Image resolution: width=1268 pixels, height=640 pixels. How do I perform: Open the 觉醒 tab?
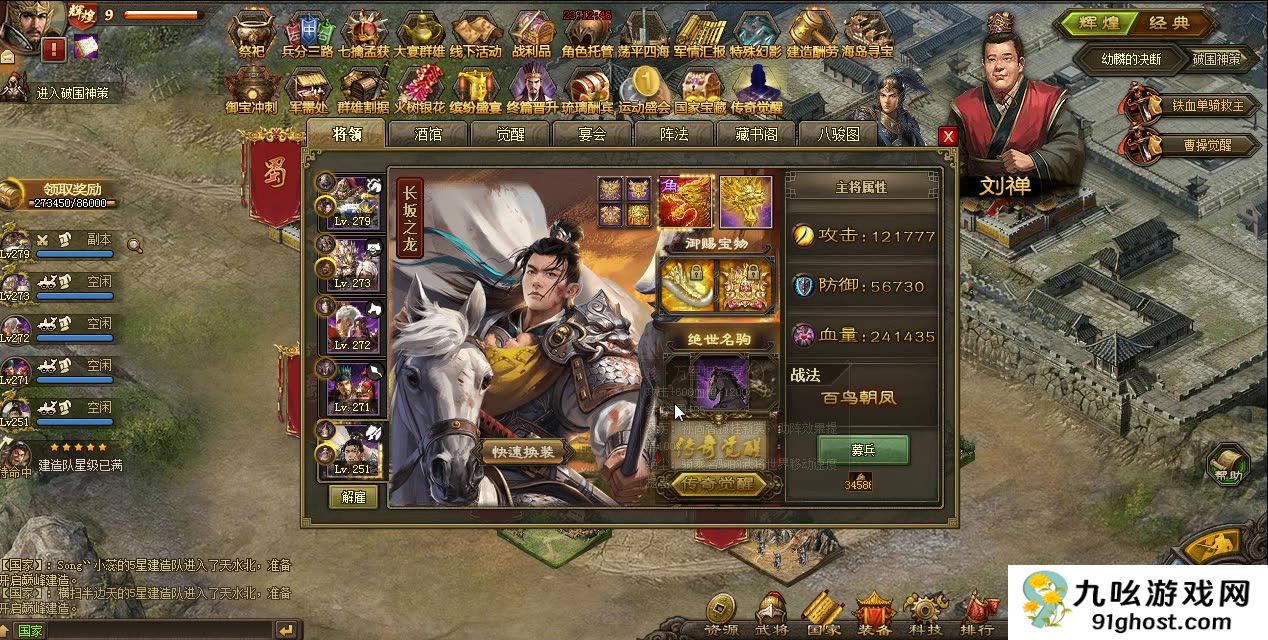point(510,134)
